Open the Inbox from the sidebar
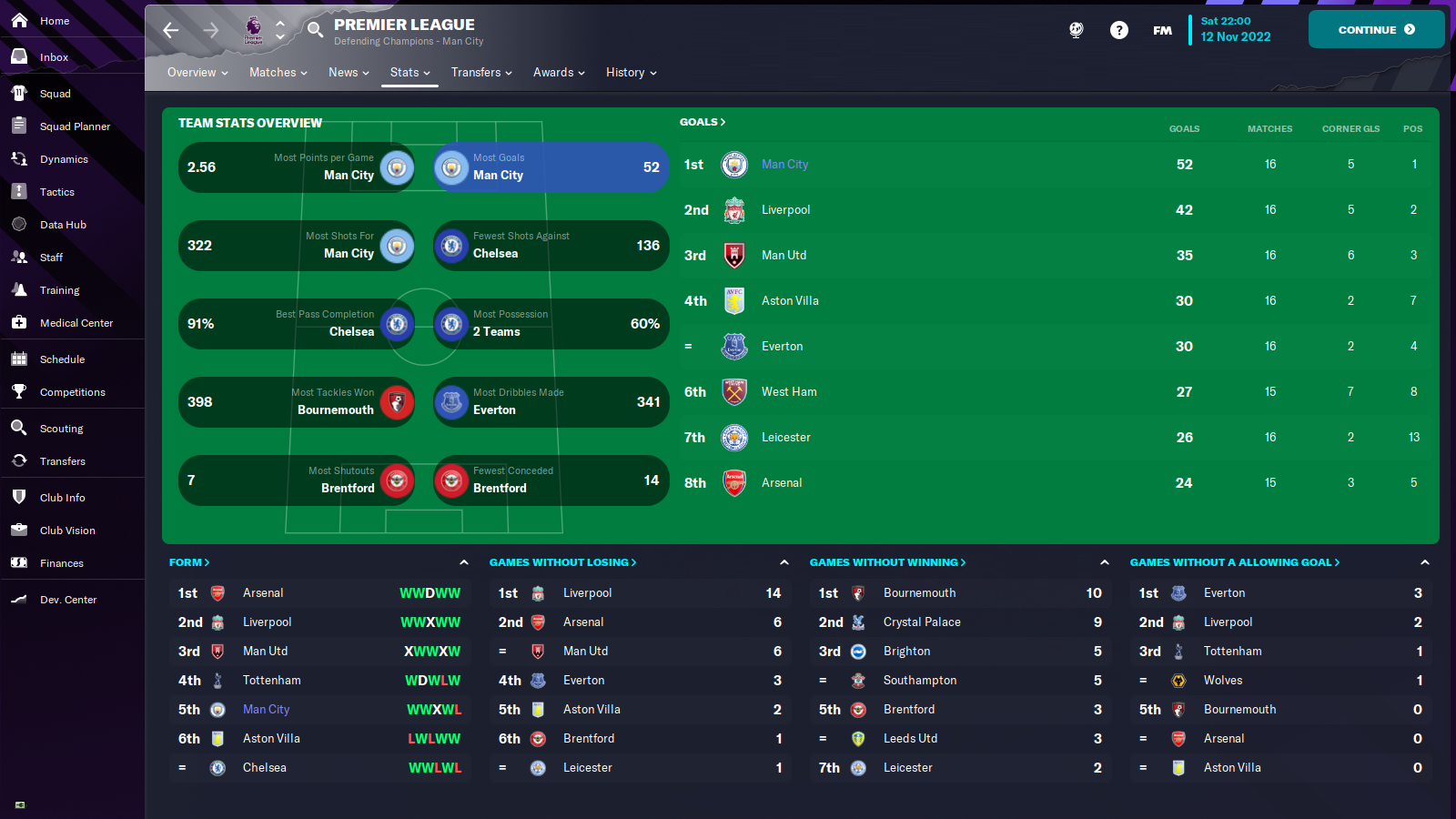The image size is (1456, 819). (x=54, y=56)
